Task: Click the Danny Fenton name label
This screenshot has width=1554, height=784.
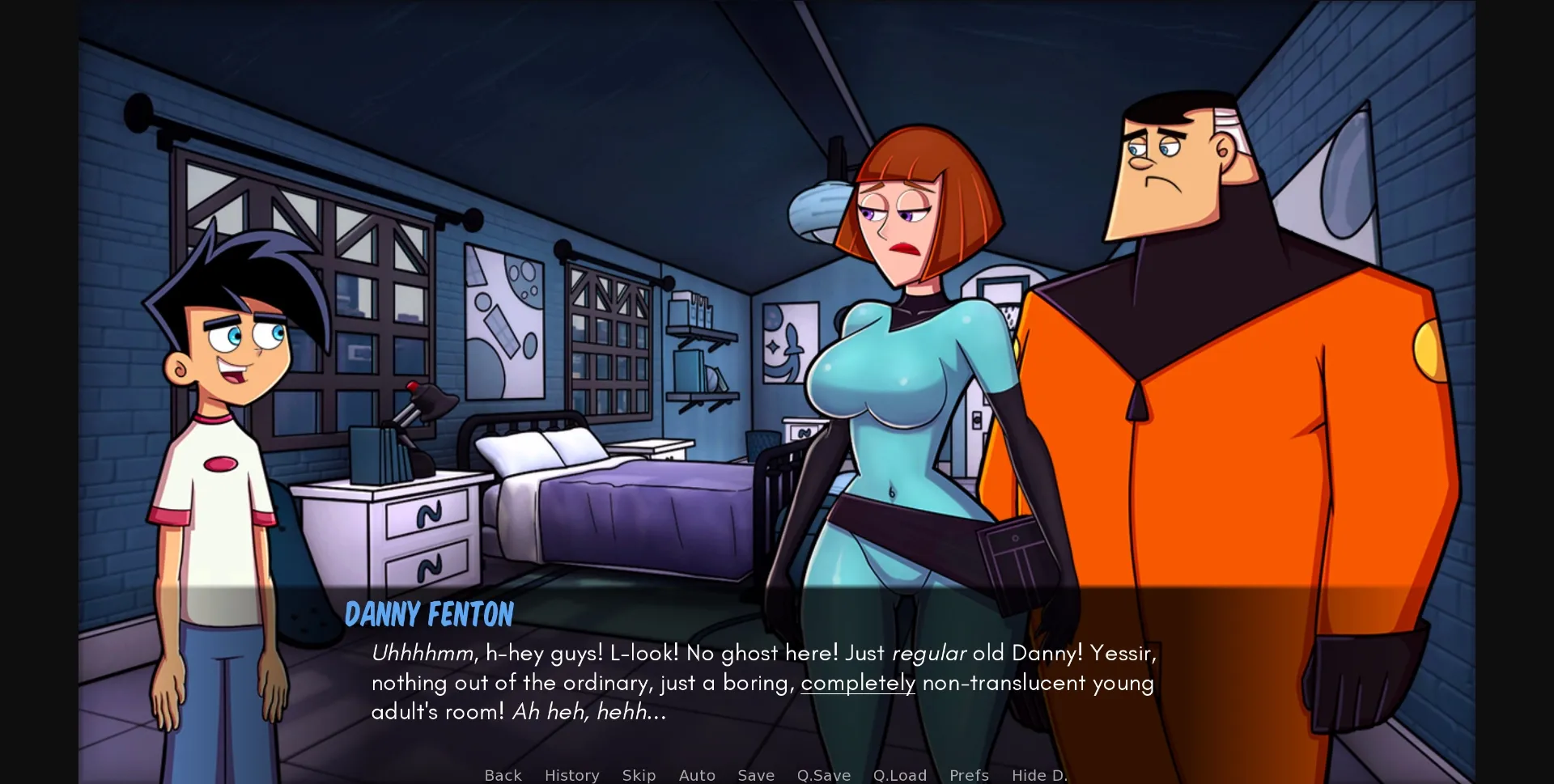Action: (x=429, y=615)
